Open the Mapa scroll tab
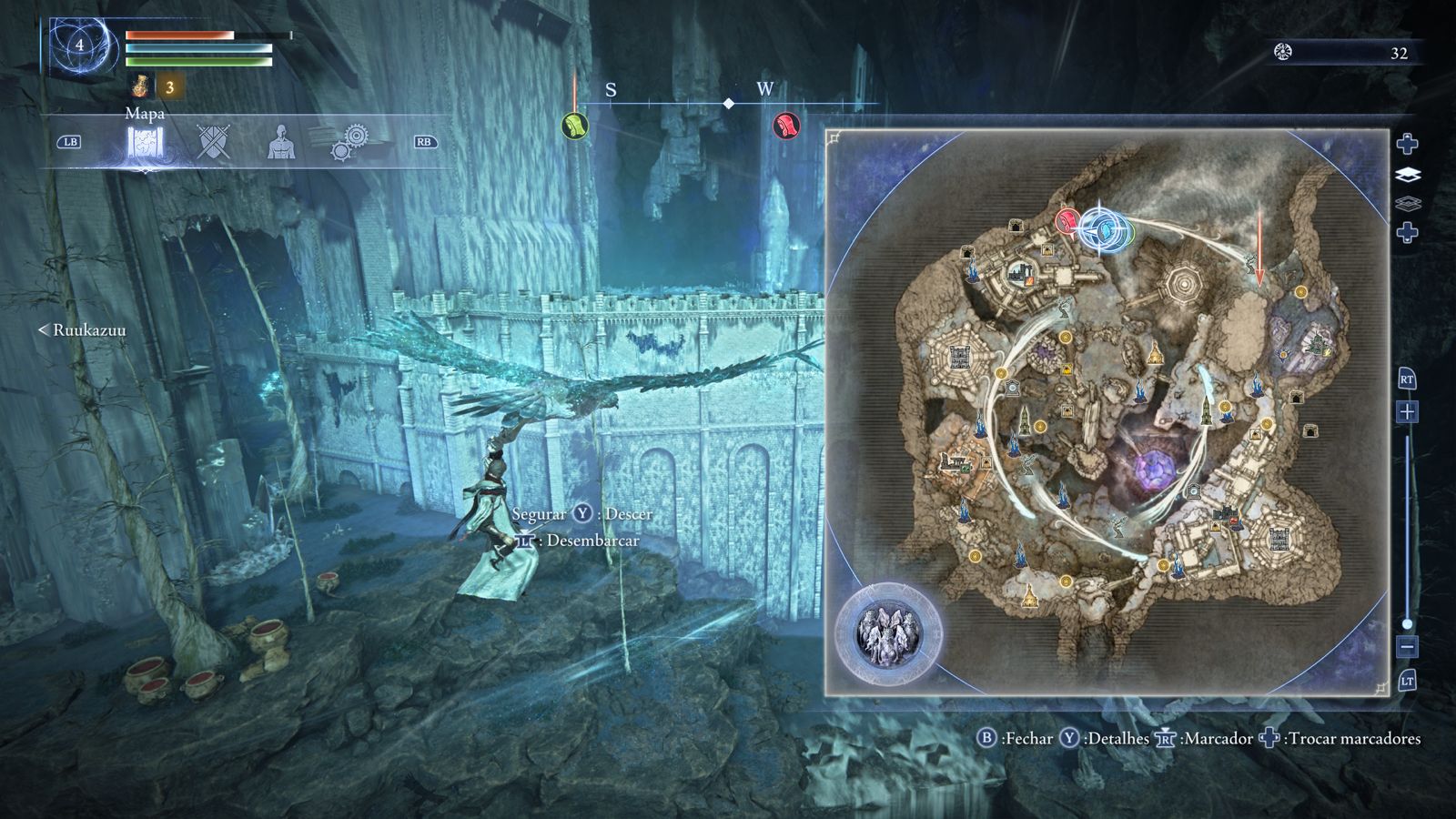1456x819 pixels. tap(145, 145)
